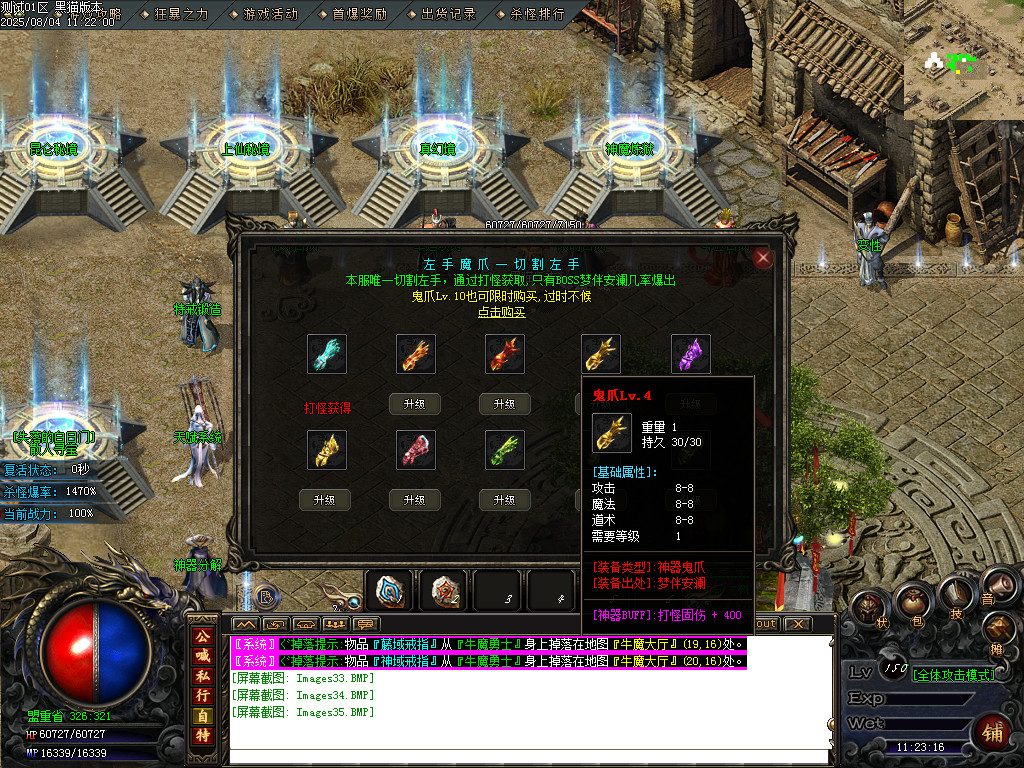
Task: Click 升级 under the dark red claw
Action: tap(504, 404)
